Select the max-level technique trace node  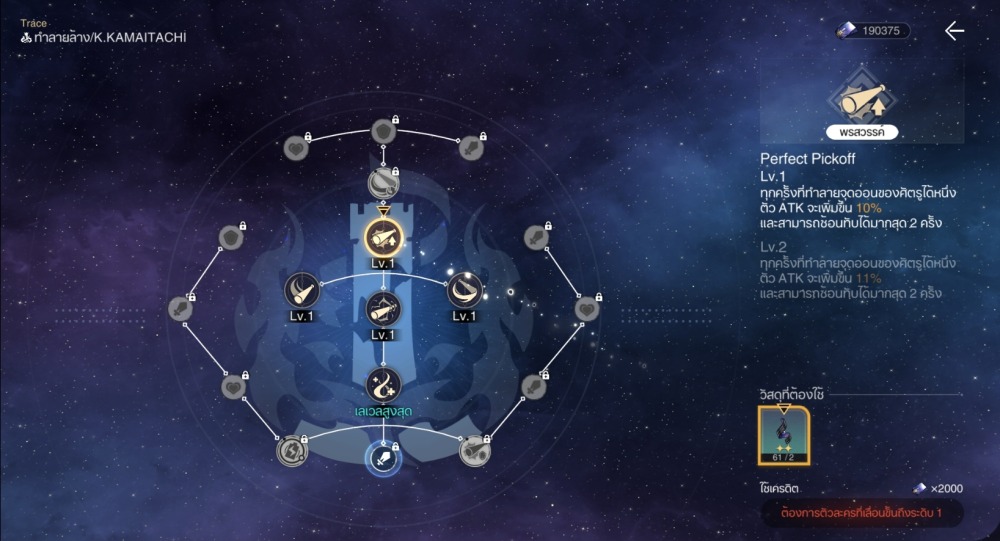point(383,384)
